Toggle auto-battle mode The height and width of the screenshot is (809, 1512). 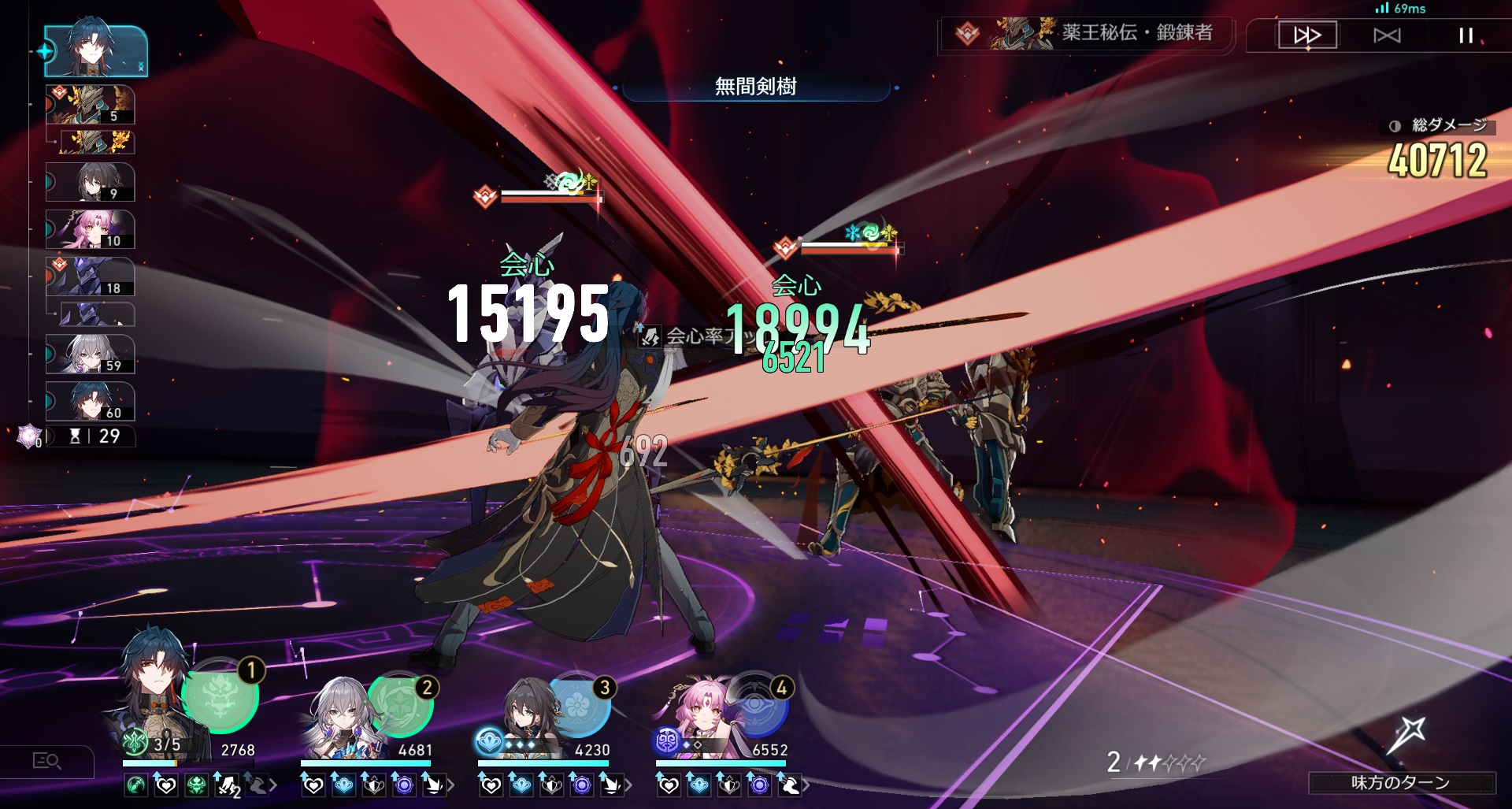pos(1387,35)
